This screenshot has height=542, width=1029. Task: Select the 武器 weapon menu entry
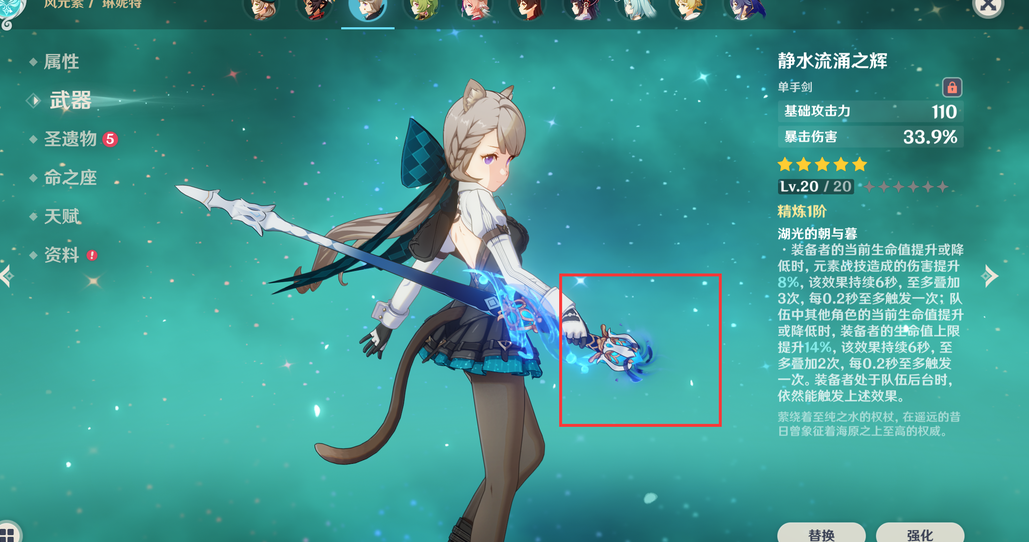(x=70, y=100)
